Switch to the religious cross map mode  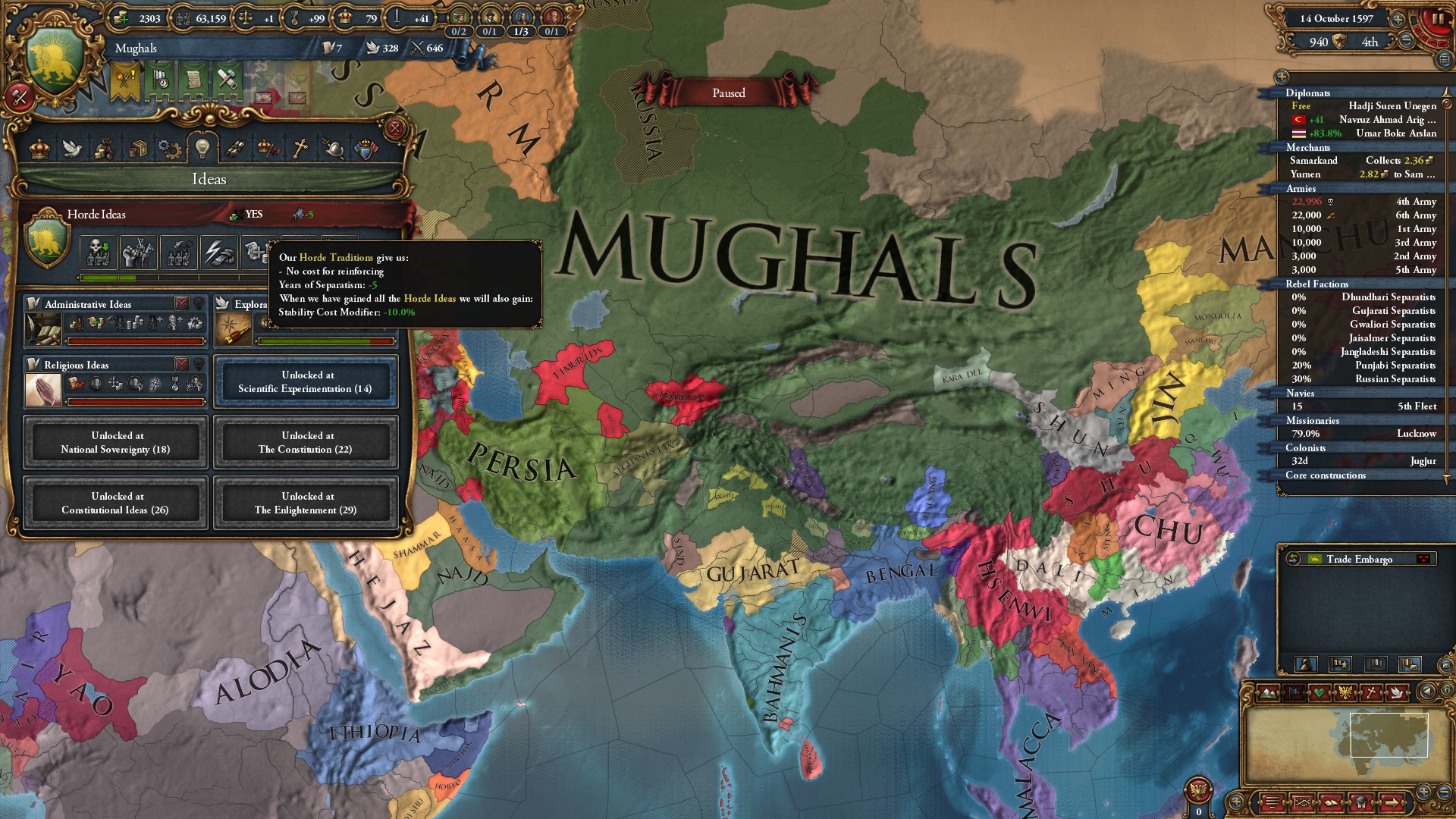tap(1371, 692)
